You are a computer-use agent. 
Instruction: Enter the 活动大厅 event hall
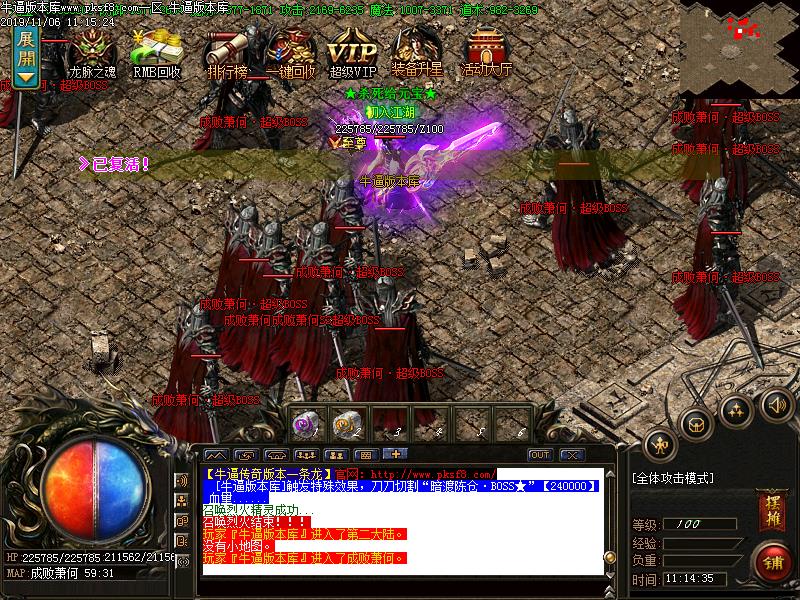[487, 52]
